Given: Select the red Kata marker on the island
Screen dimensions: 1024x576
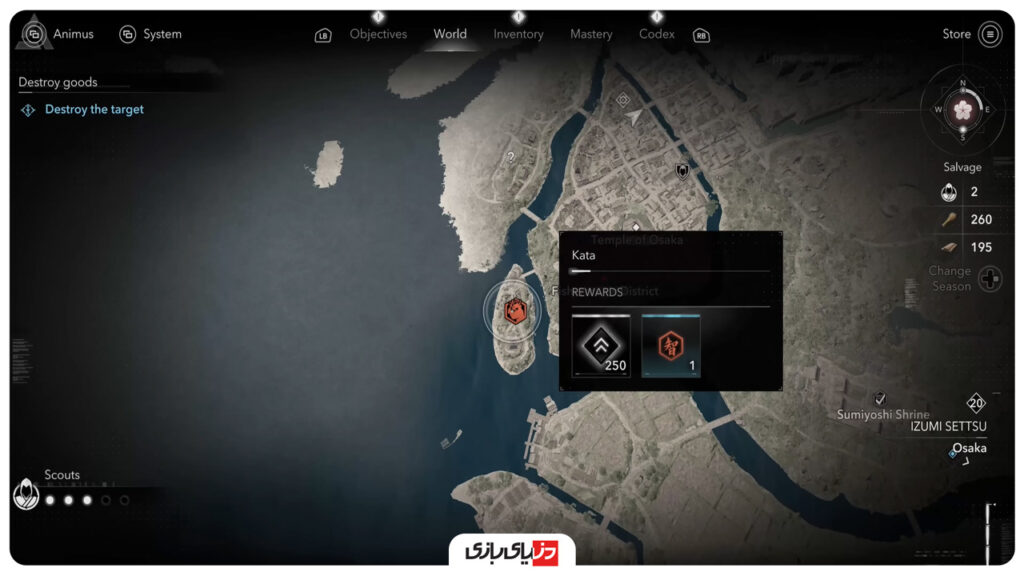Looking at the screenshot, I should click(516, 311).
